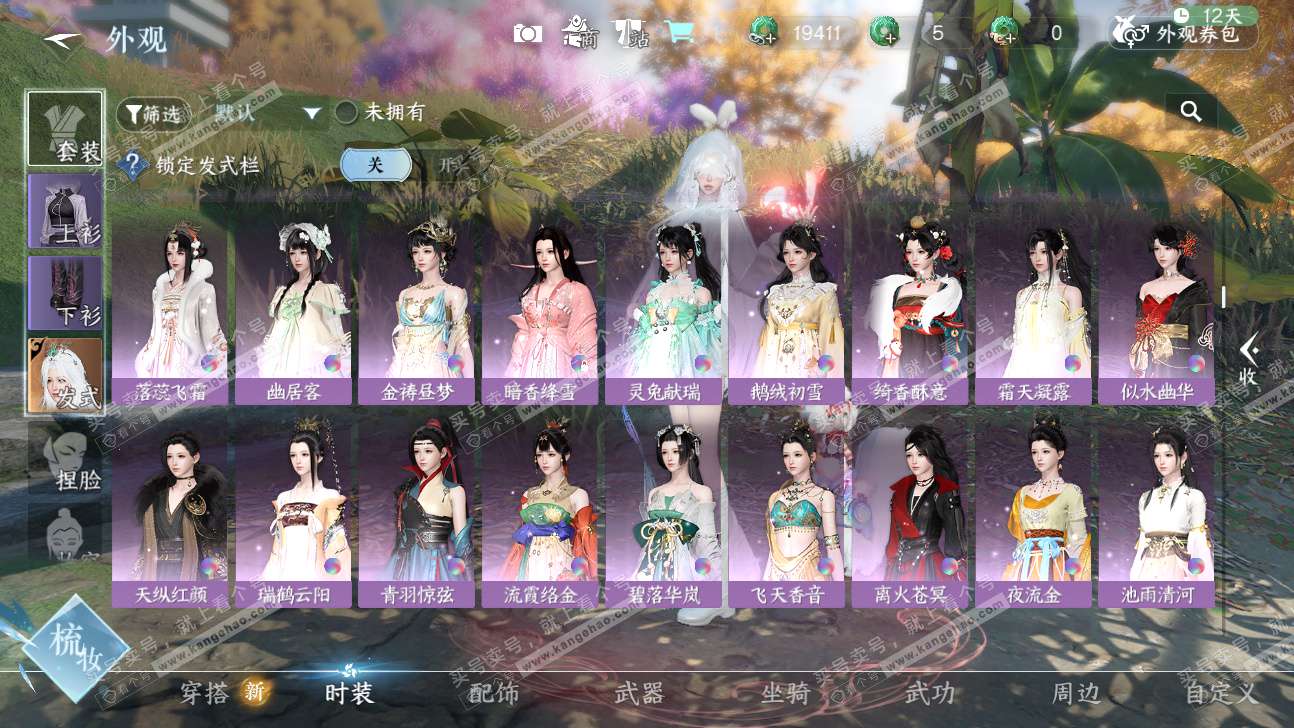Open the 捏脸 face customization
This screenshot has height=728, width=1294.
coord(65,458)
